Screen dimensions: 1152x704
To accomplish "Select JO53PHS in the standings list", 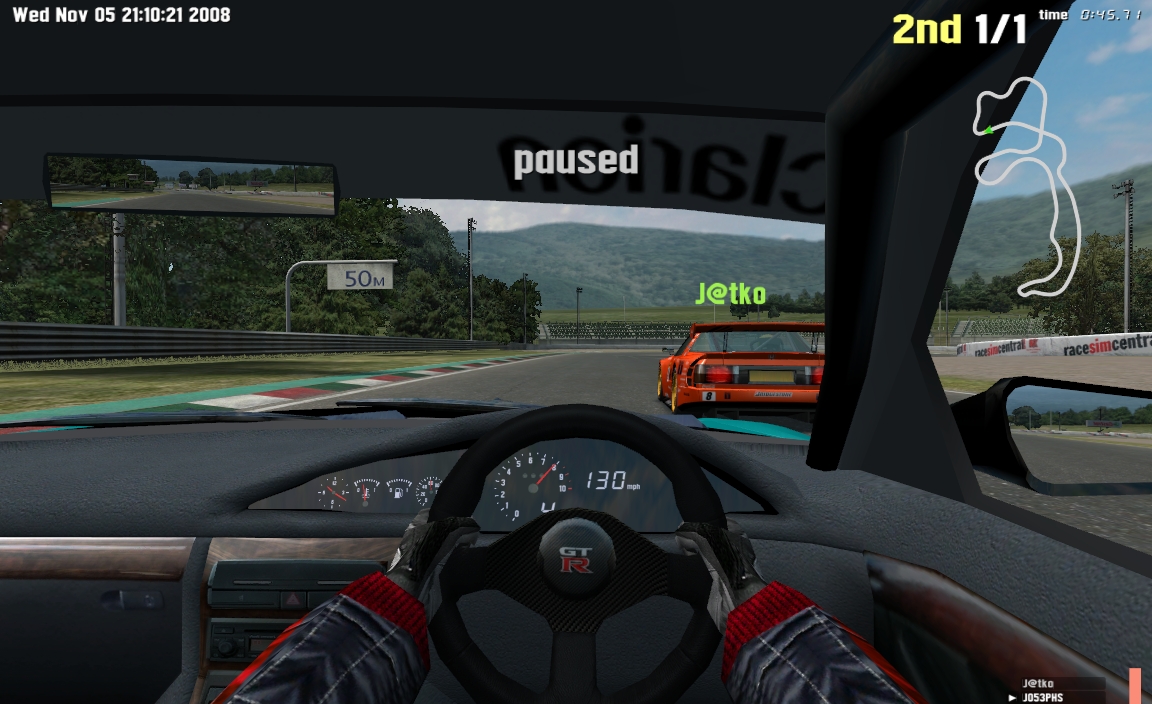I will click(1044, 697).
